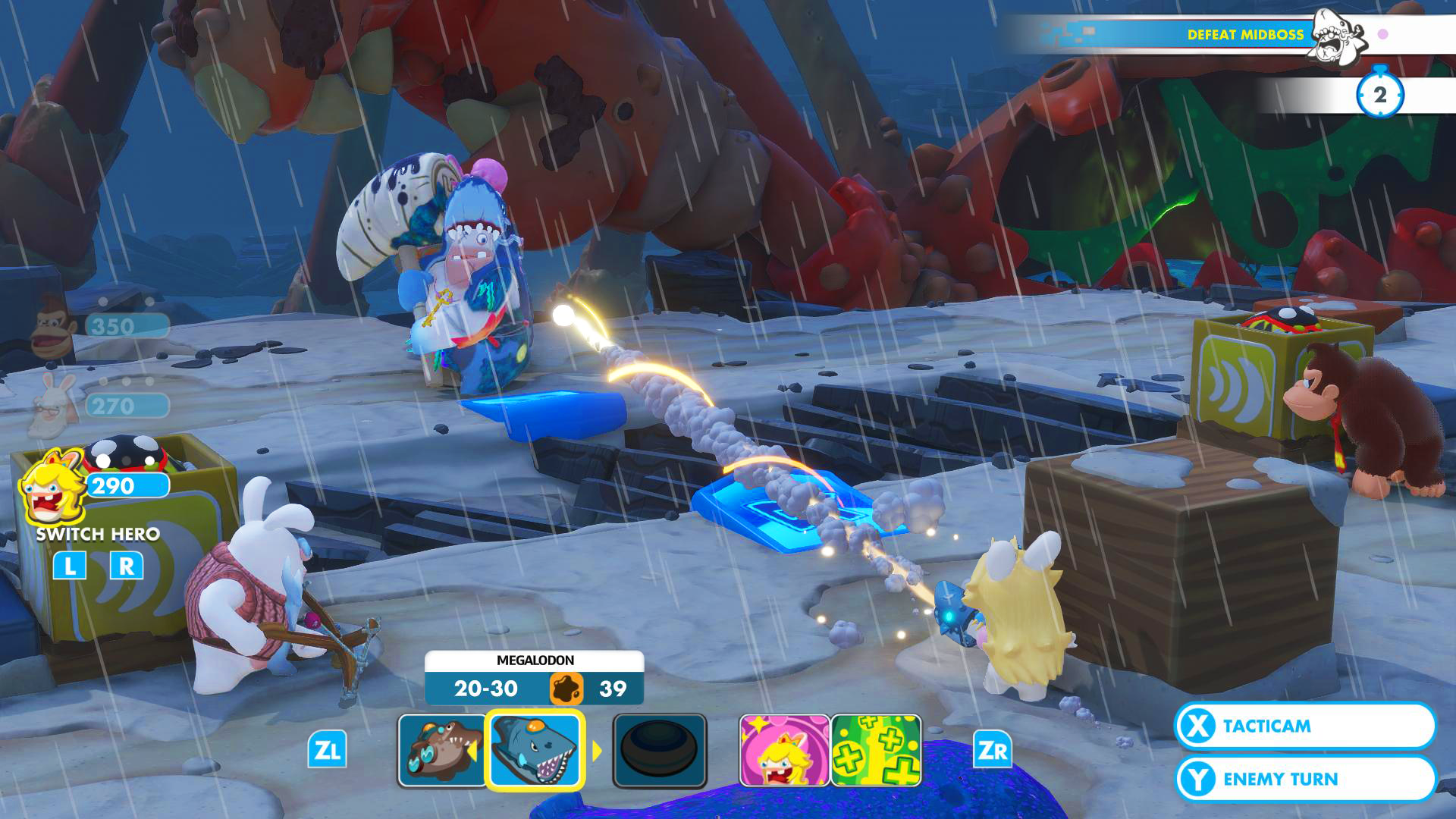Open the Tacticam view
This screenshot has width=1456, height=819.
pyautogui.click(x=1304, y=726)
